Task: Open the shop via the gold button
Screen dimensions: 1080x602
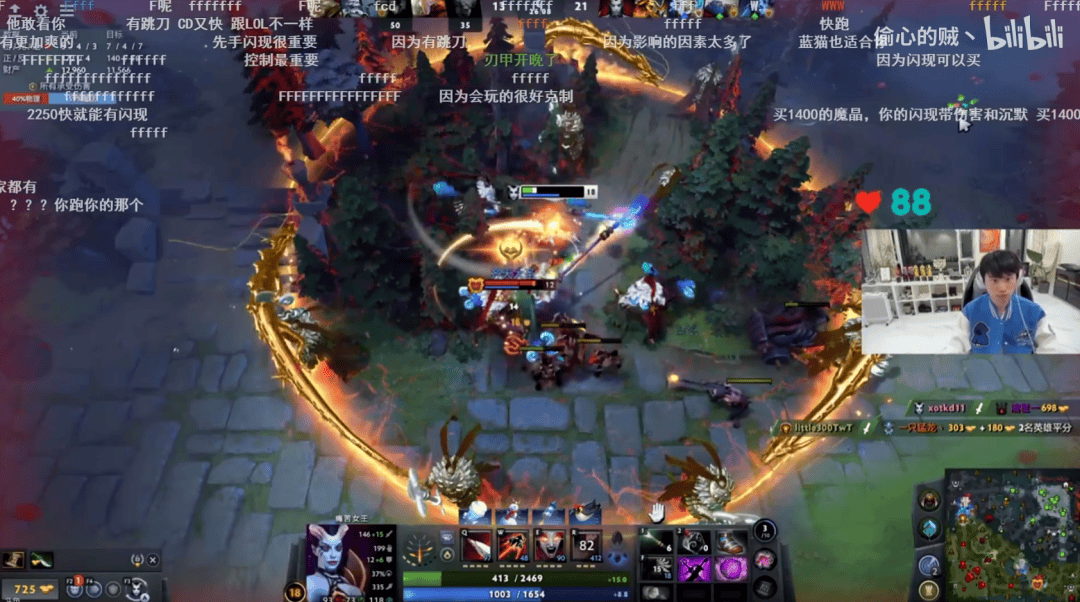Action: 31,589
